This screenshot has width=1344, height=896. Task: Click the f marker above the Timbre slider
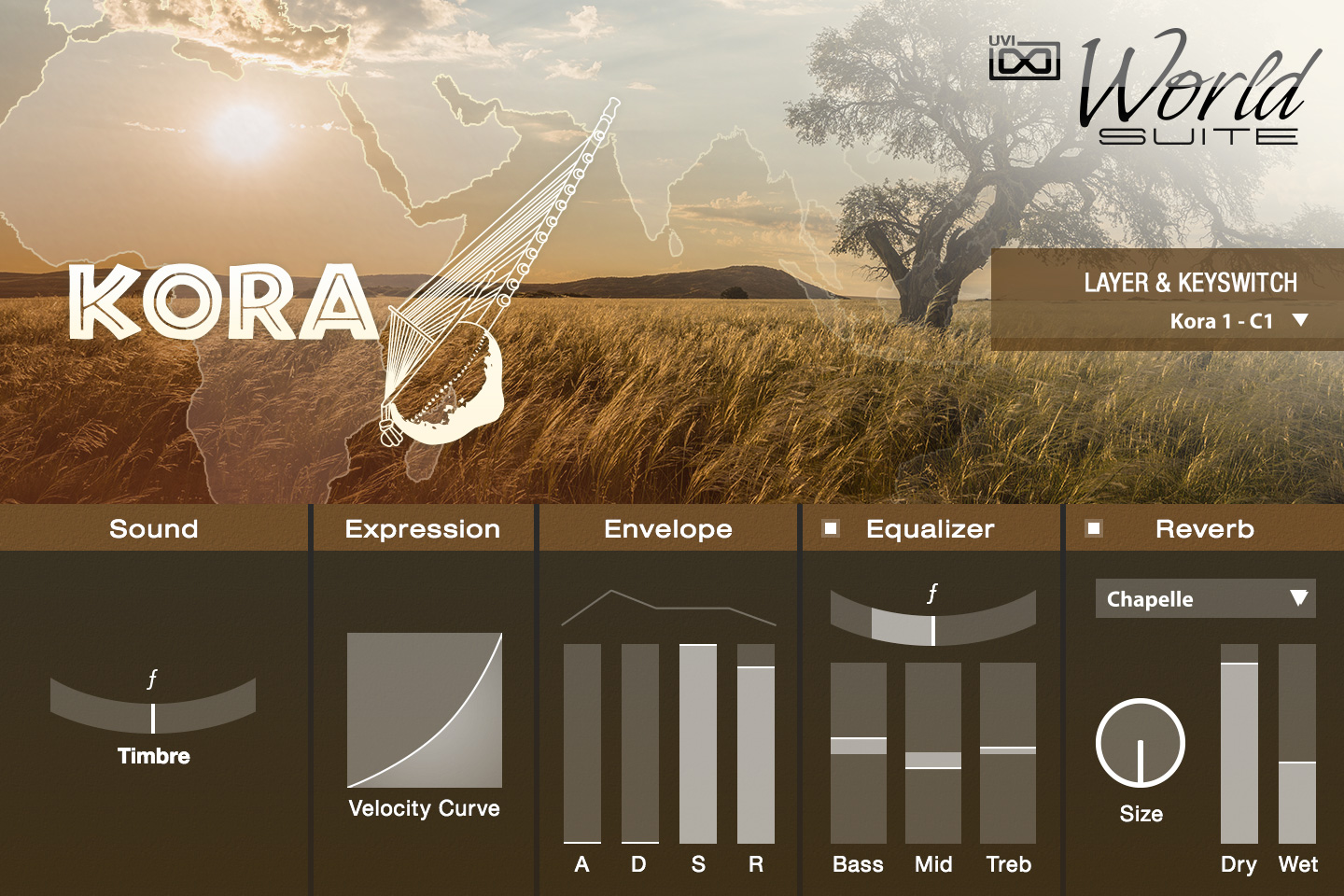(152, 680)
